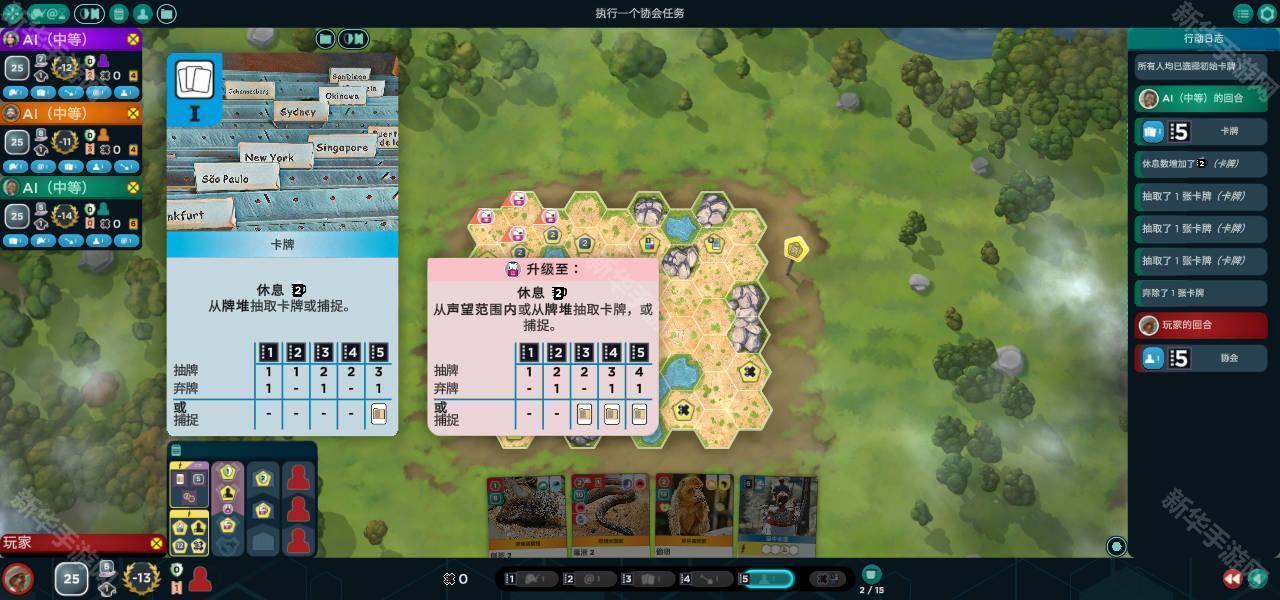The width and height of the screenshot is (1280, 600).
Task: Toggle the round button beside the action log
Action: pos(1116,546)
